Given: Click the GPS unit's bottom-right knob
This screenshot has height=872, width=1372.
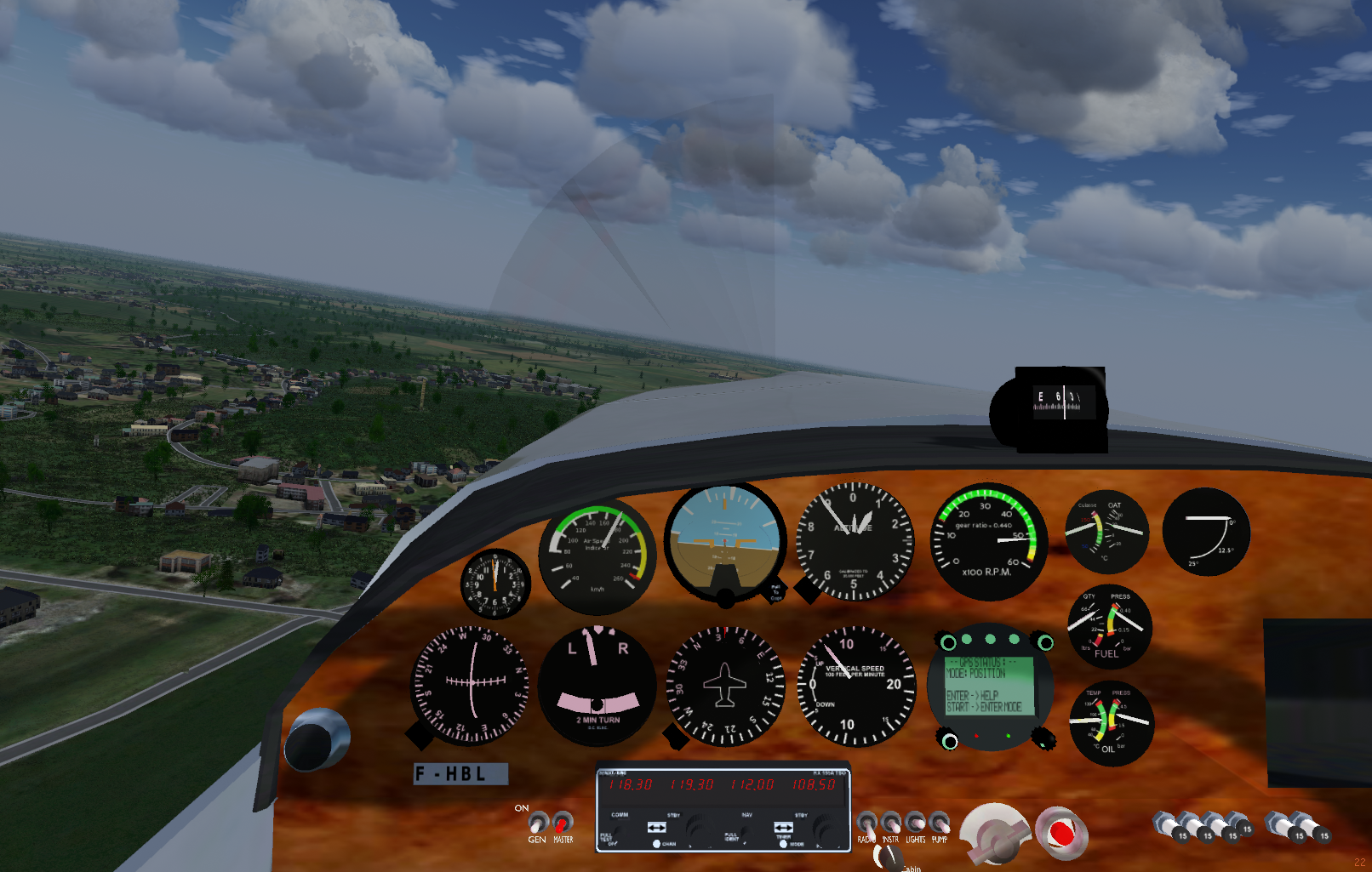Looking at the screenshot, I should tap(1044, 740).
